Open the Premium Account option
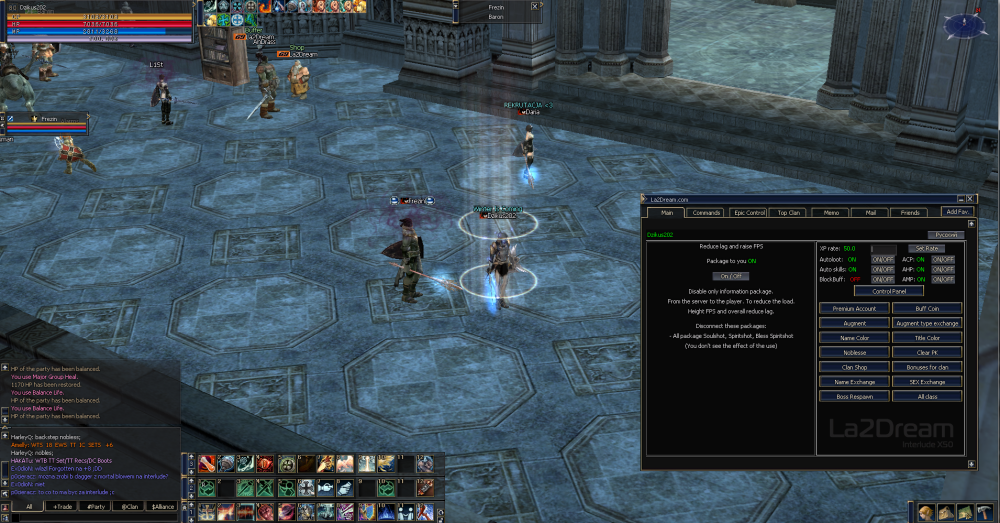Image resolution: width=1000 pixels, height=523 pixels. 854,309
